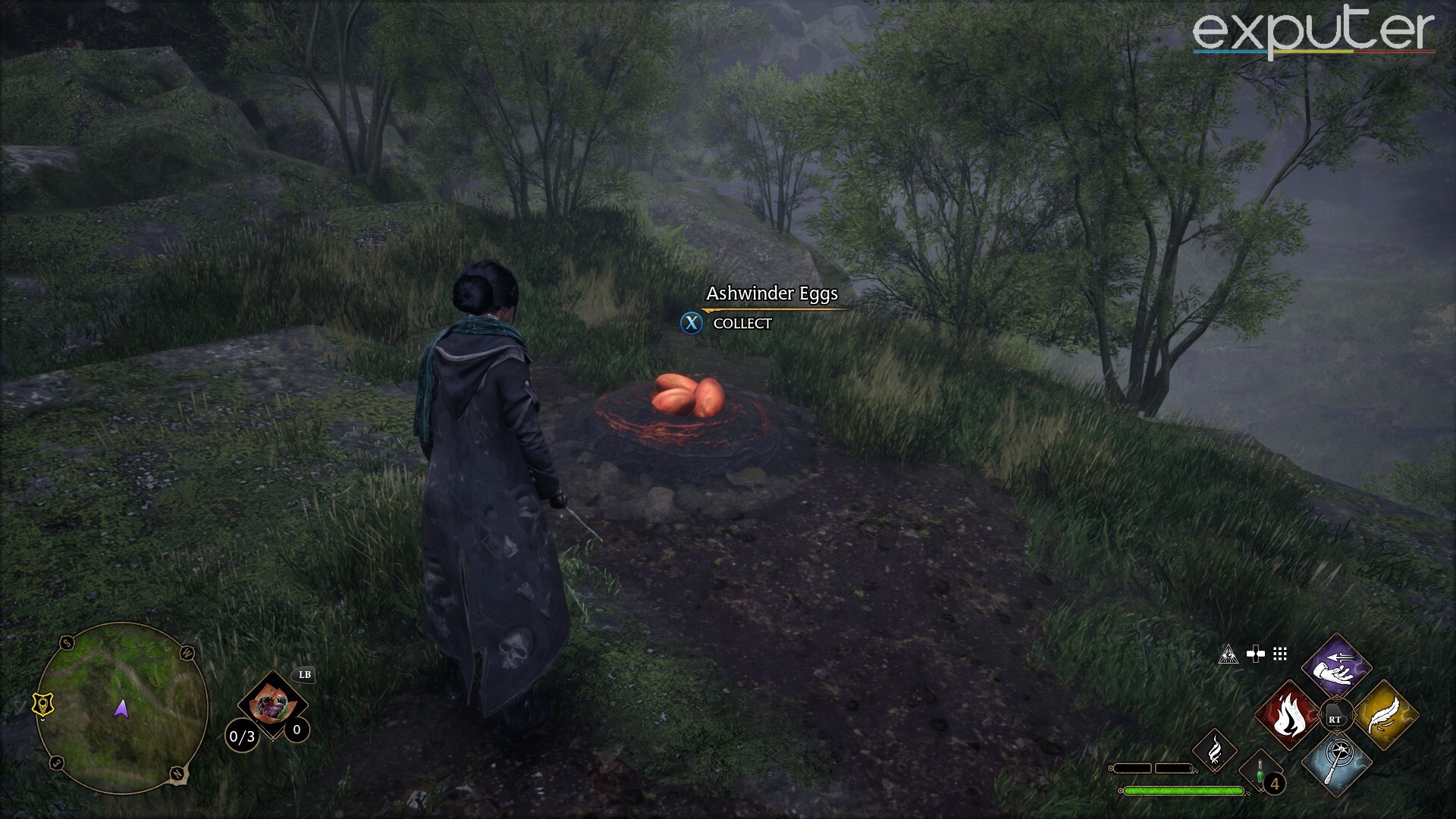The image size is (1456, 819).
Task: Trigger the ancient magic flame icon
Action: pos(1214,750)
